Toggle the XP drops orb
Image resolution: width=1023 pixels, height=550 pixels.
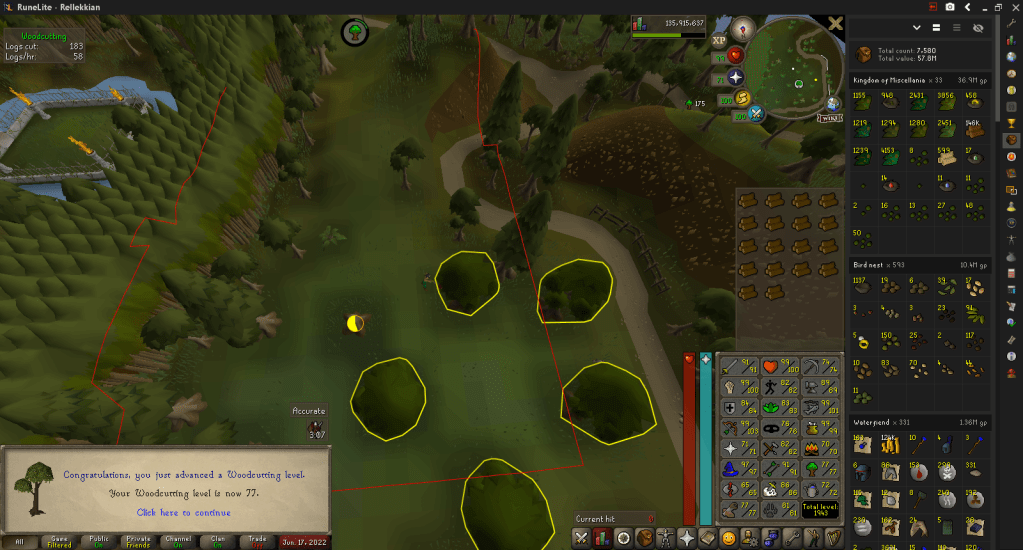point(718,42)
